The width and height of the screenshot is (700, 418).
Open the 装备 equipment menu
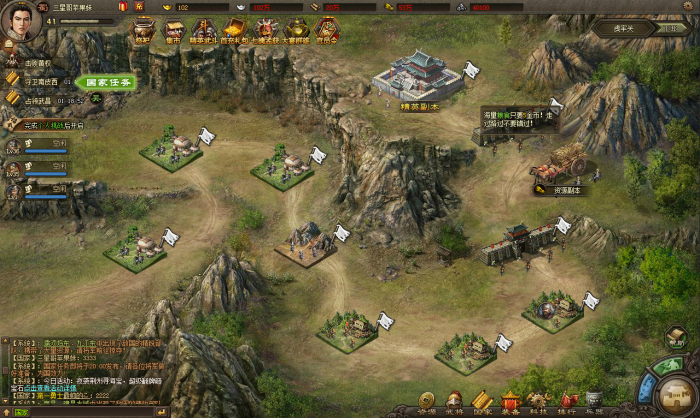pyautogui.click(x=510, y=402)
